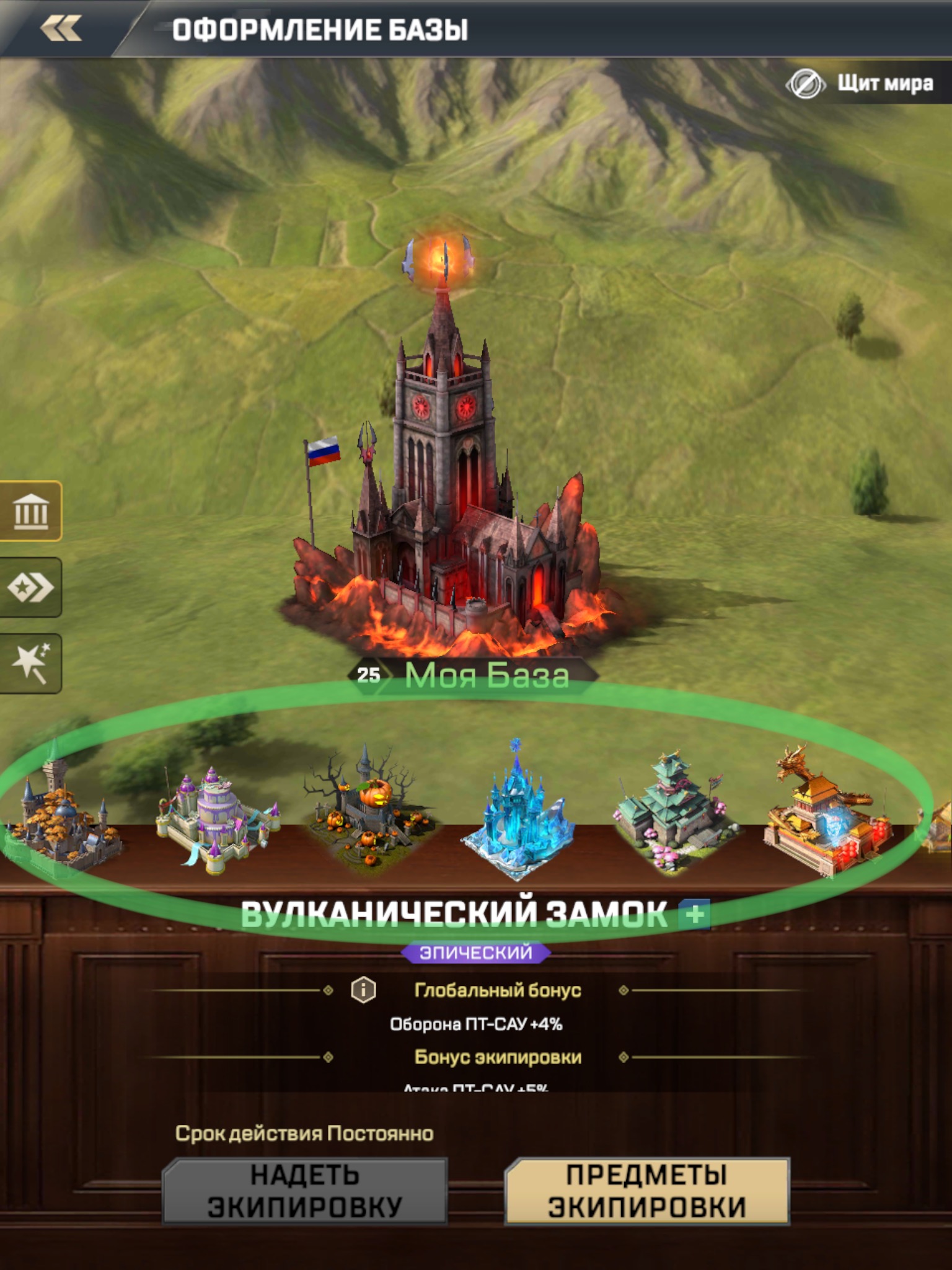This screenshot has width=952, height=1270.
Task: Open Предметы экипировки
Action: [x=647, y=1191]
